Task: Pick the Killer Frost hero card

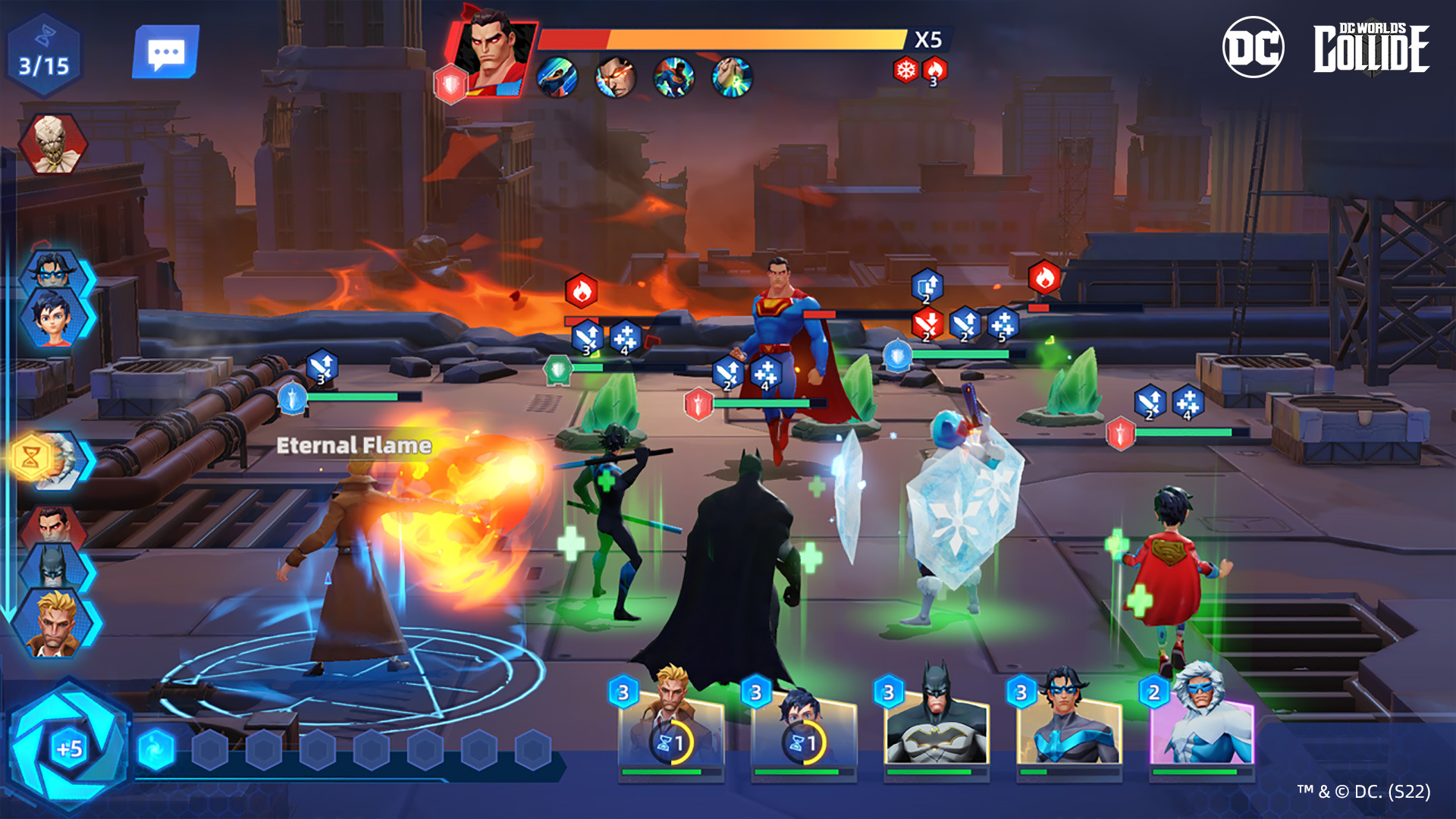Action: click(1201, 728)
